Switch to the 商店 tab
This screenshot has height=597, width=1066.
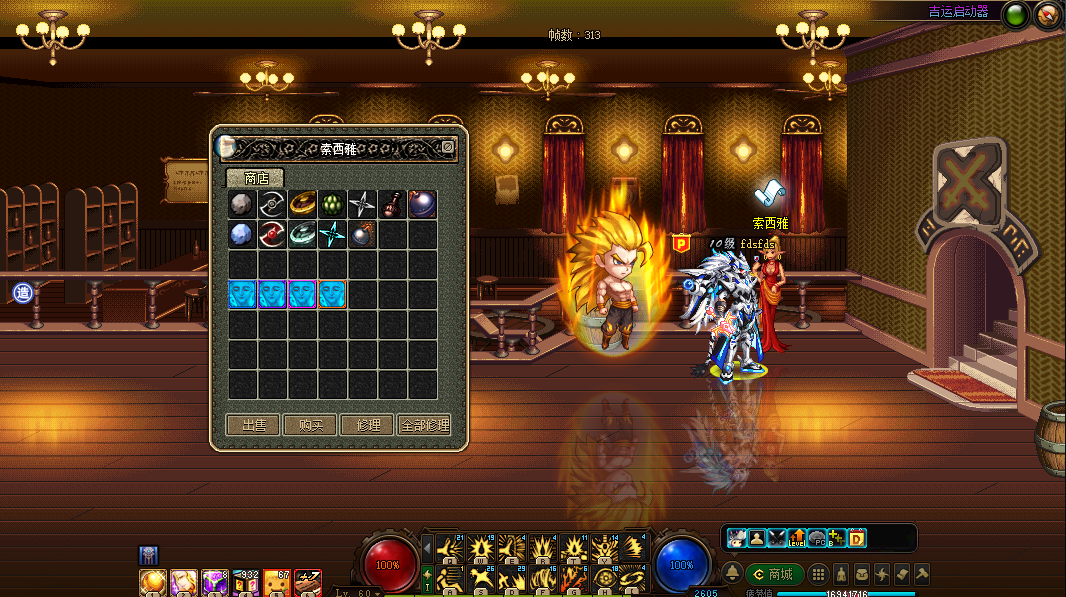point(255,178)
